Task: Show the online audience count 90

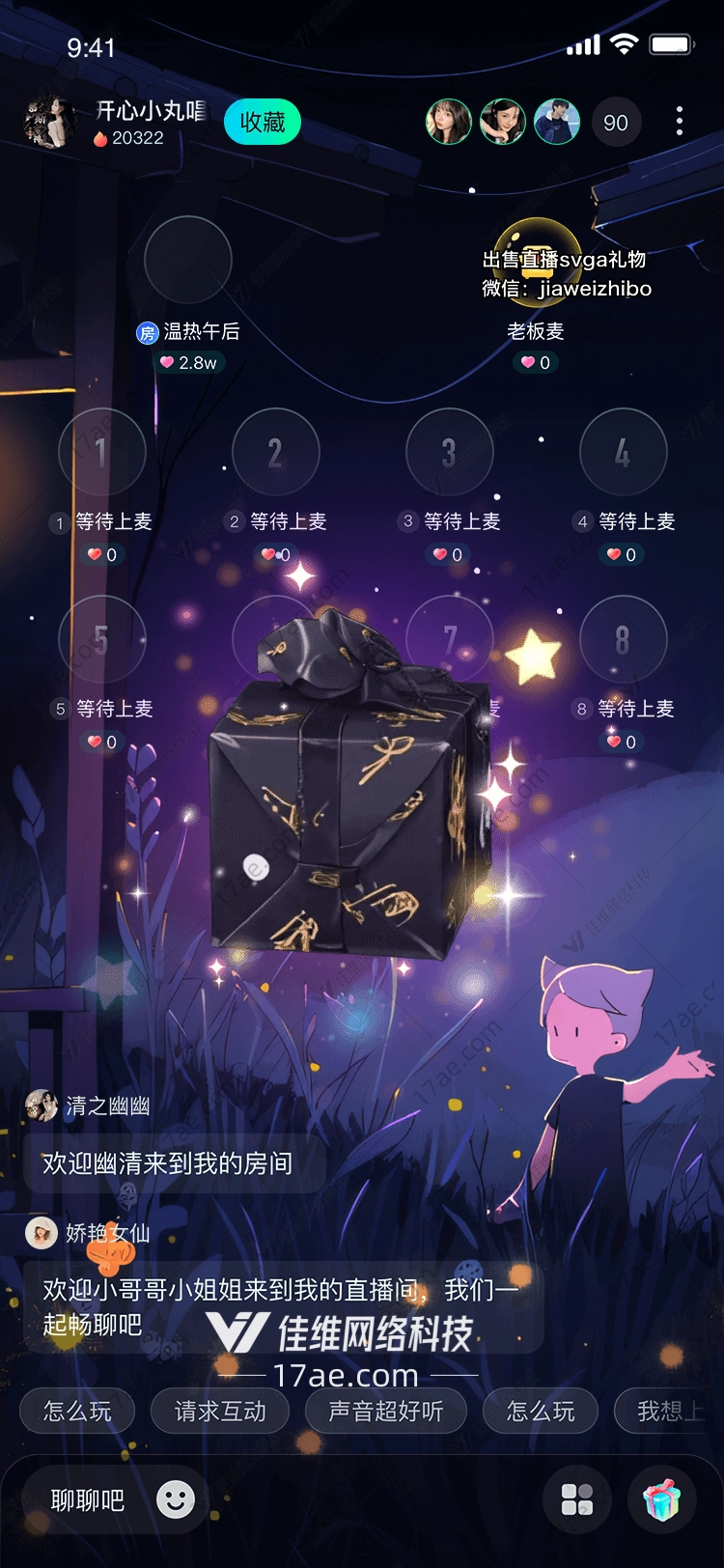Action: (x=616, y=123)
